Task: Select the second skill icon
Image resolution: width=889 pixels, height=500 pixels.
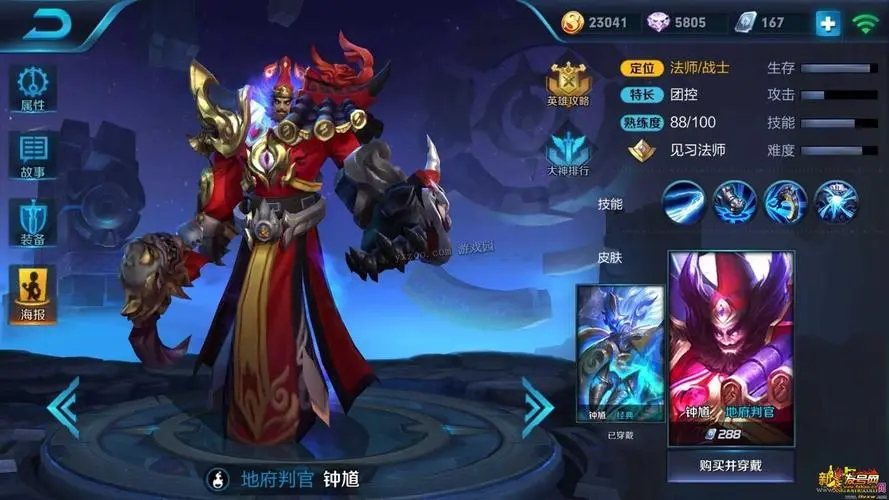Action: (x=734, y=202)
